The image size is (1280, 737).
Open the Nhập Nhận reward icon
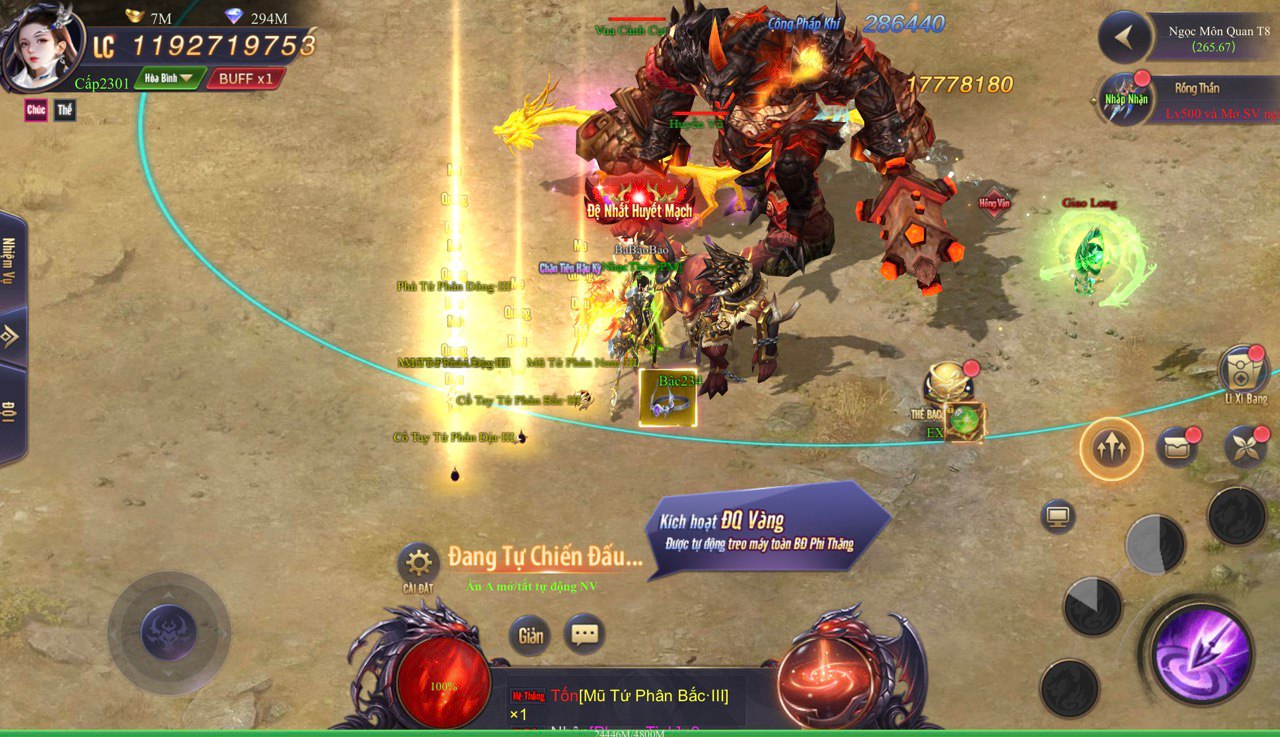pos(1124,100)
